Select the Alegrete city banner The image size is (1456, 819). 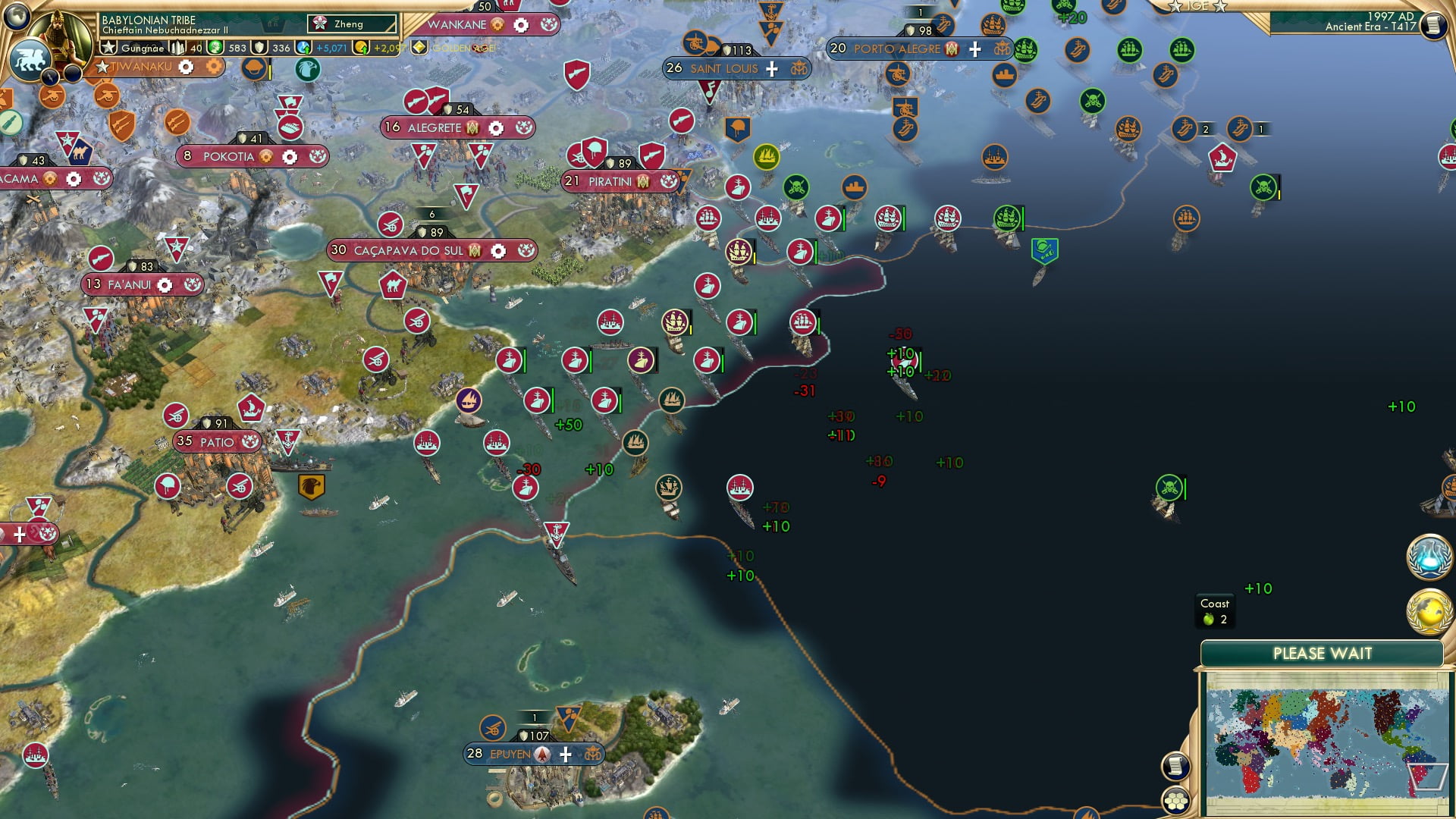(x=435, y=127)
